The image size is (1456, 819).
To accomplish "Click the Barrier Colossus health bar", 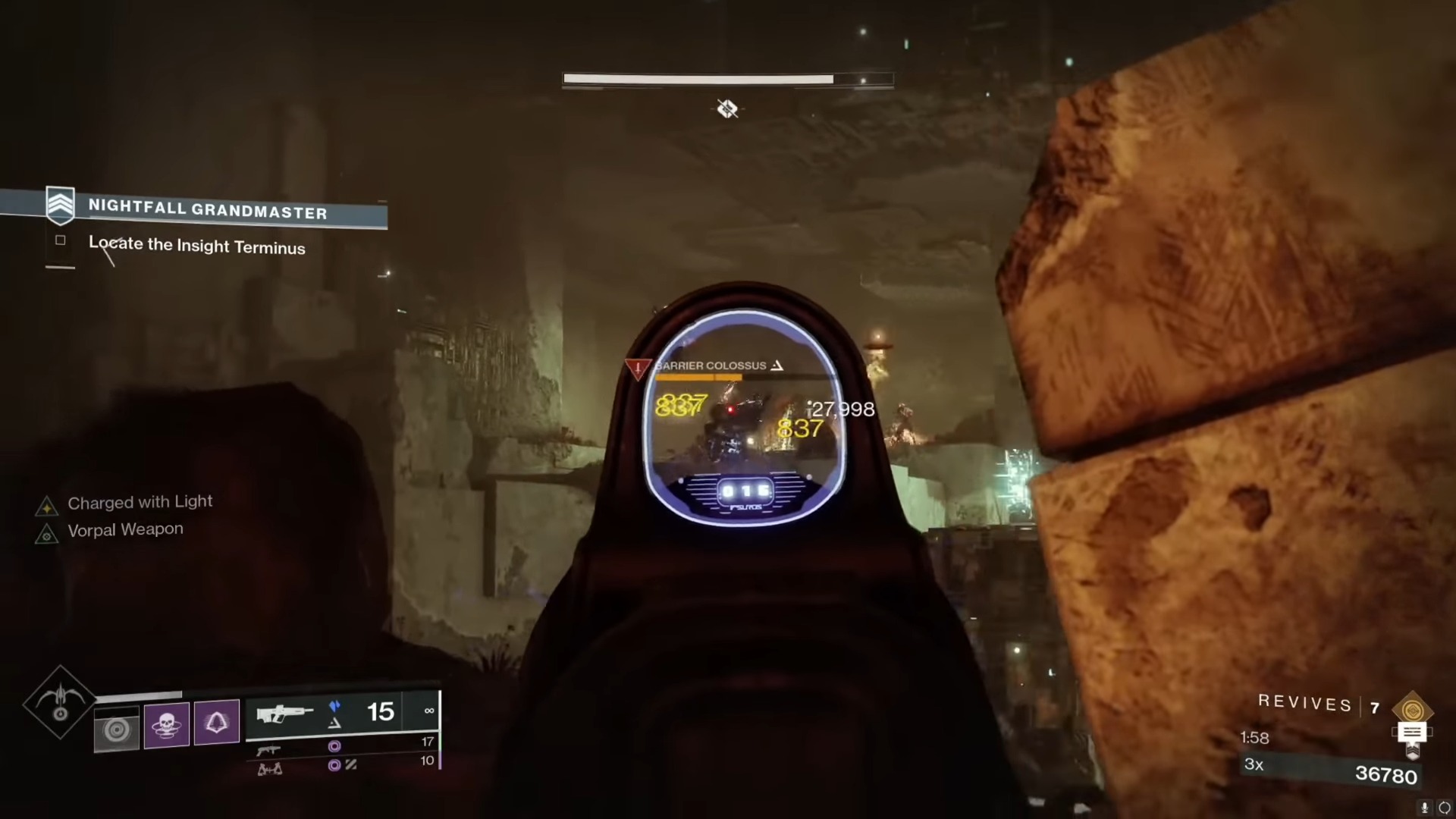I will pyautogui.click(x=698, y=378).
